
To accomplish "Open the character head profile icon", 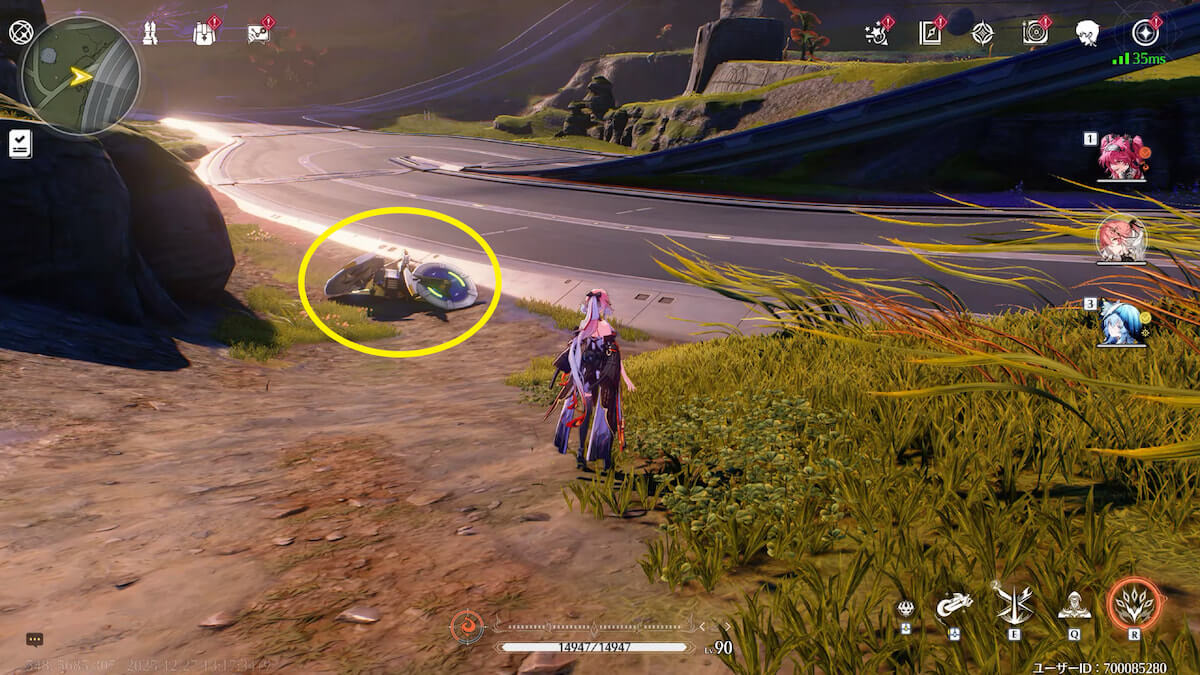I will [x=1089, y=33].
